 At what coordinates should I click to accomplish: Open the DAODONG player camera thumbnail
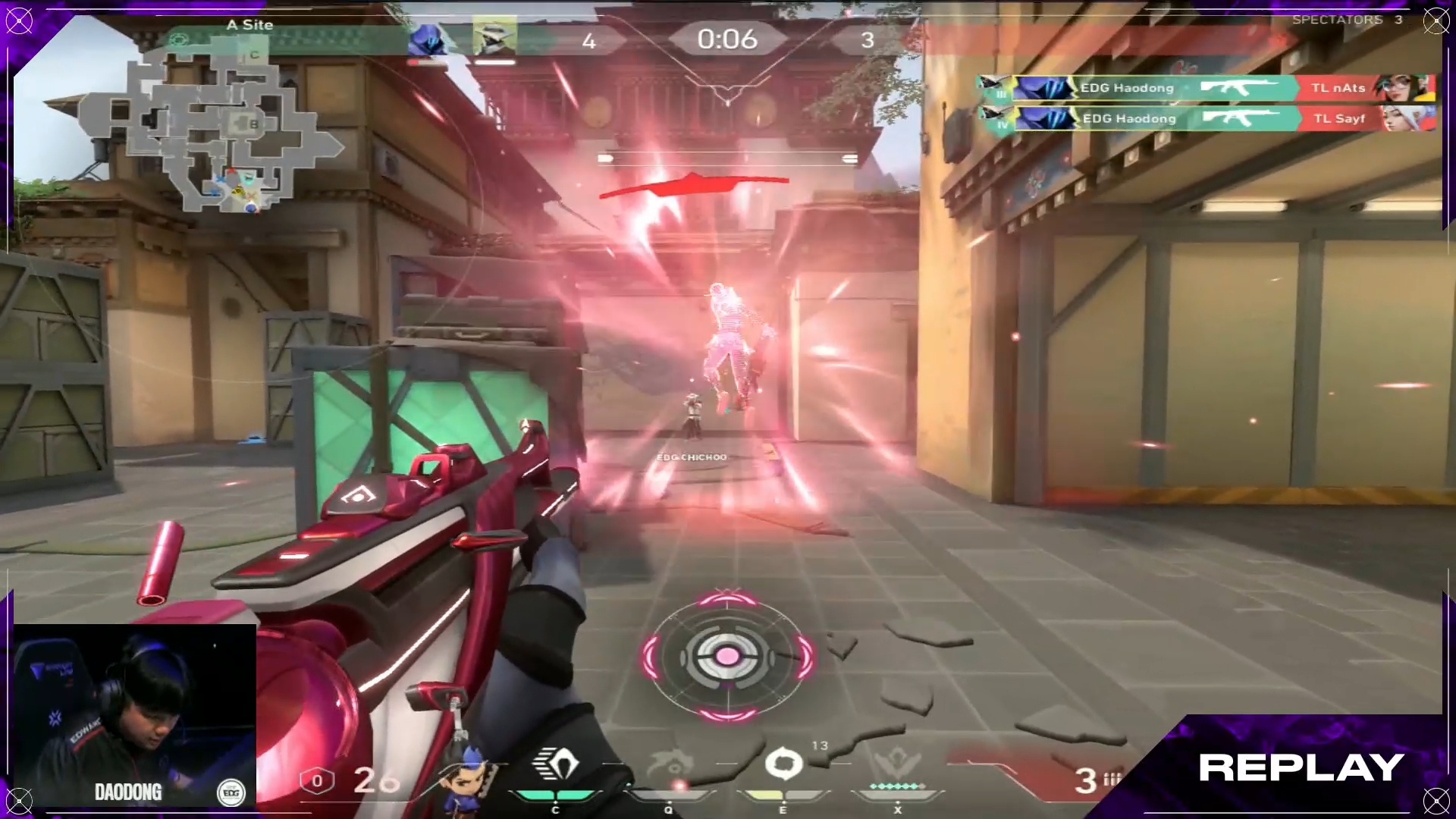tap(135, 714)
